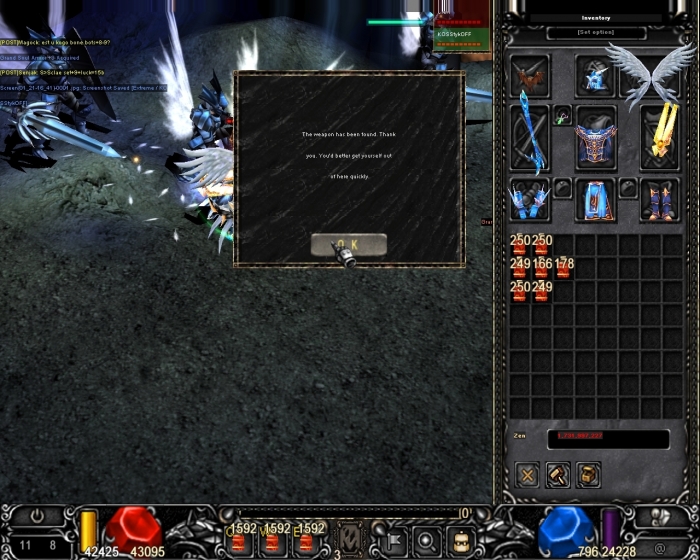700x560 pixels.
Task: Select the equipped boots slot
Action: (x=660, y=200)
